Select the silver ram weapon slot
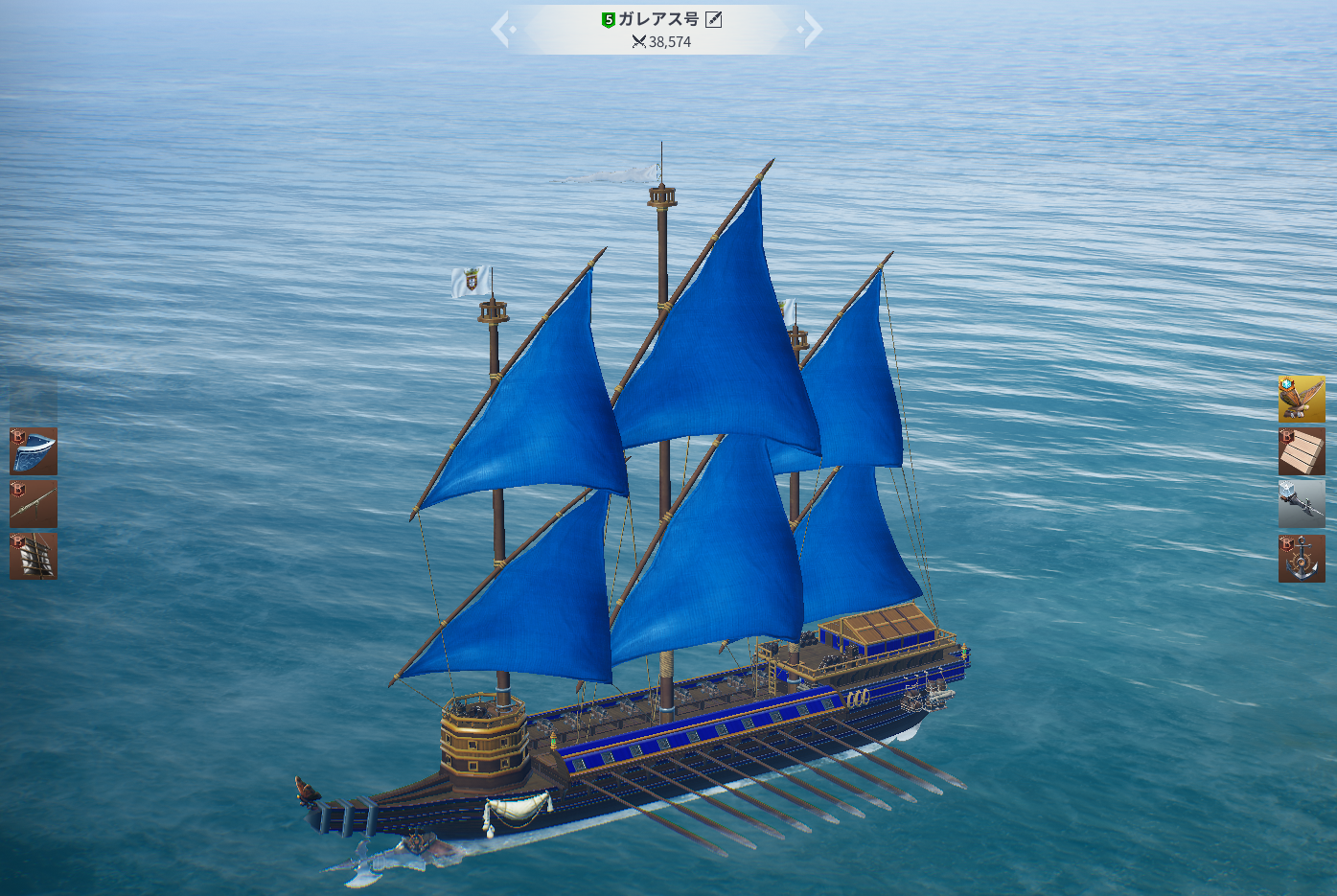The image size is (1337, 896). (1302, 504)
